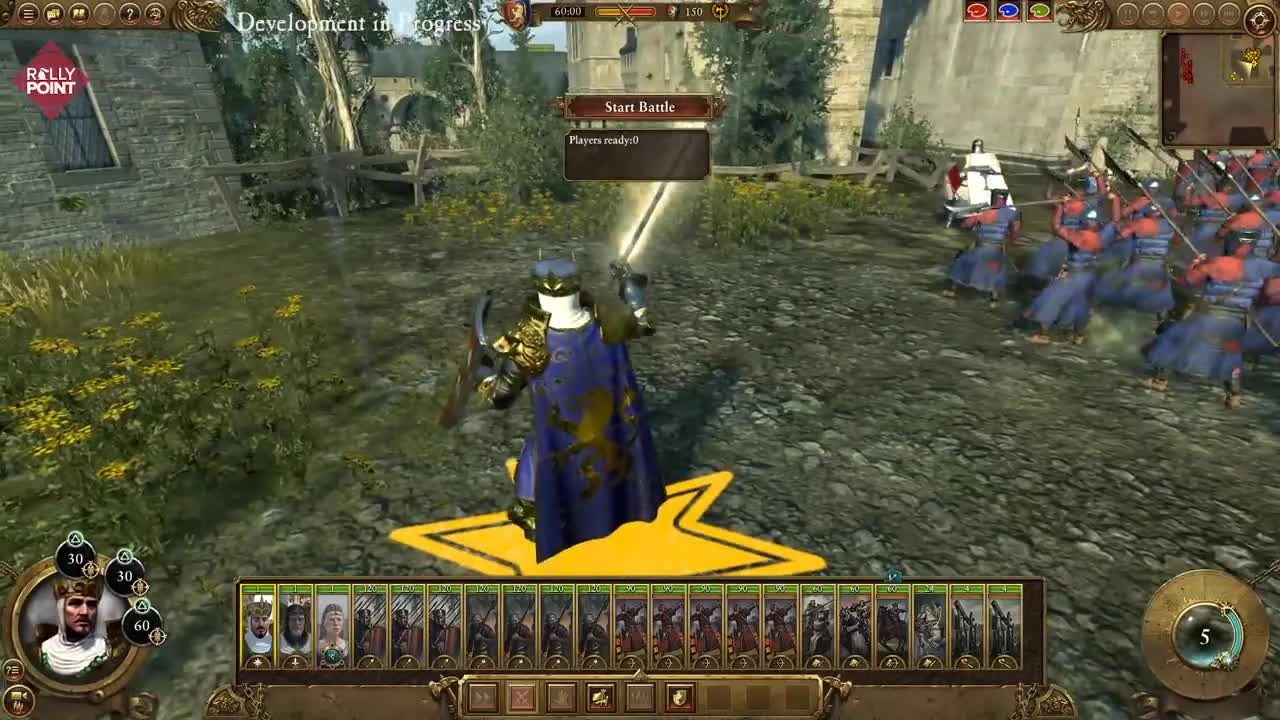Select the camera settings icon top left
This screenshot has height=720, width=1280.
104,13
